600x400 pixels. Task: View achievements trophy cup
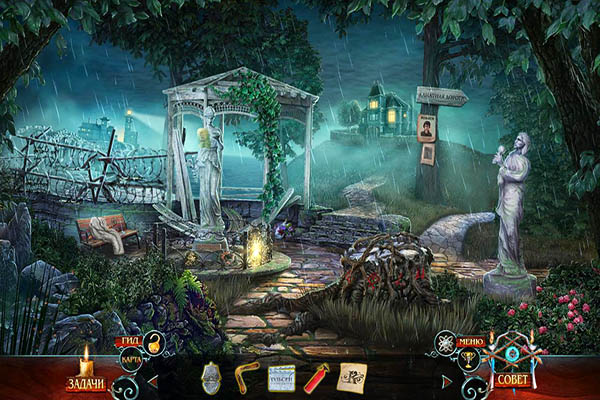(x=468, y=360)
